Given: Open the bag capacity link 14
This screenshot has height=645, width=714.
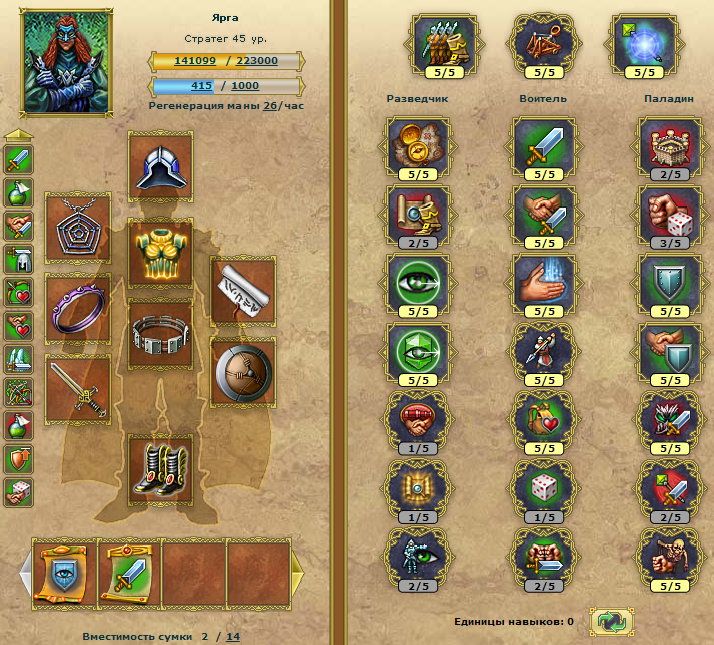Looking at the screenshot, I should tap(232, 636).
